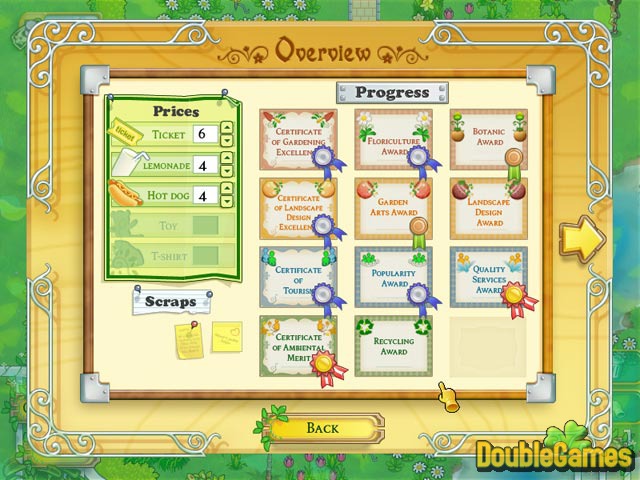Raise the Lemonade price
This screenshot has height=480, width=640.
227,159
